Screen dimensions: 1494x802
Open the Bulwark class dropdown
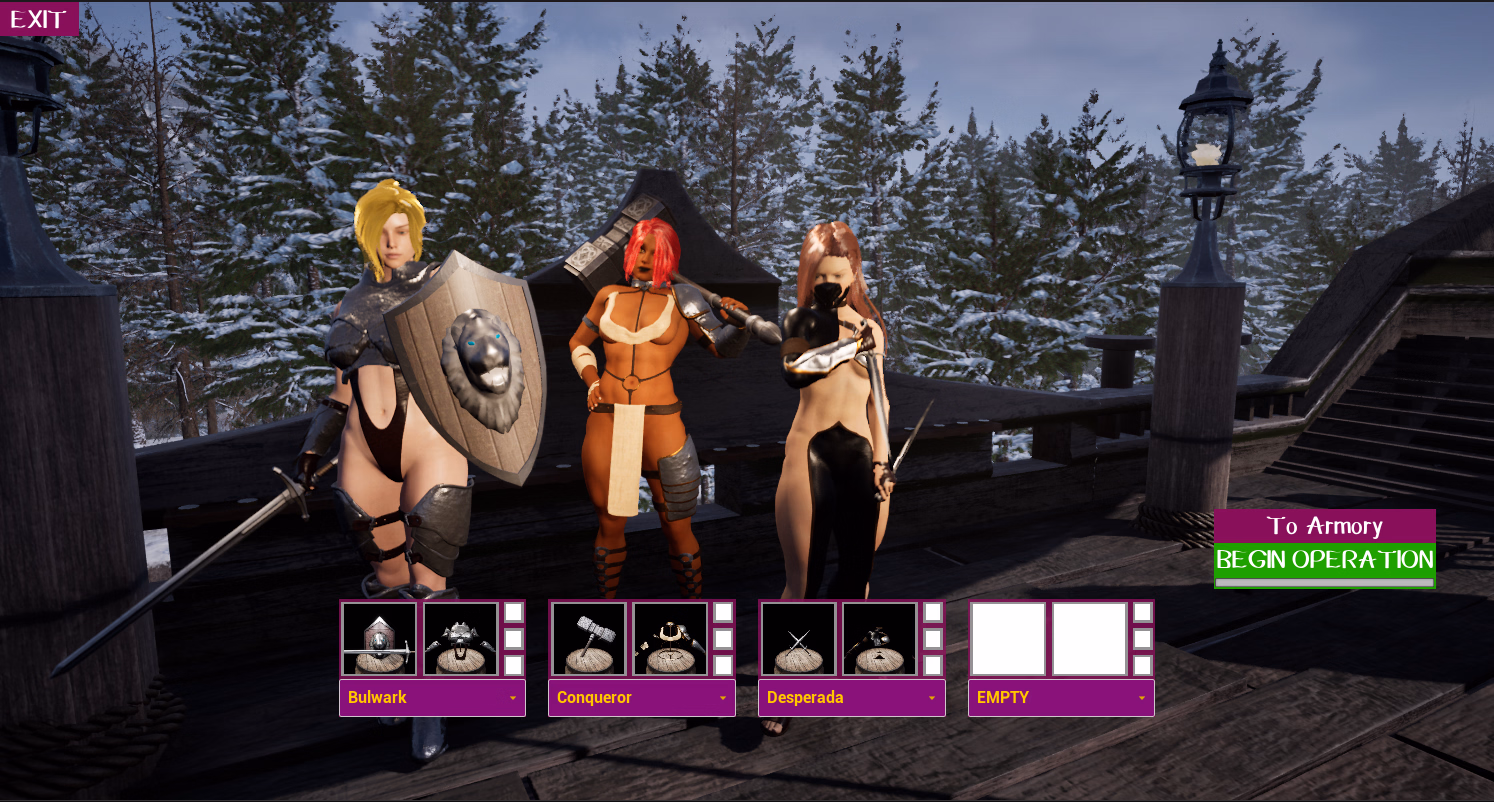click(432, 698)
